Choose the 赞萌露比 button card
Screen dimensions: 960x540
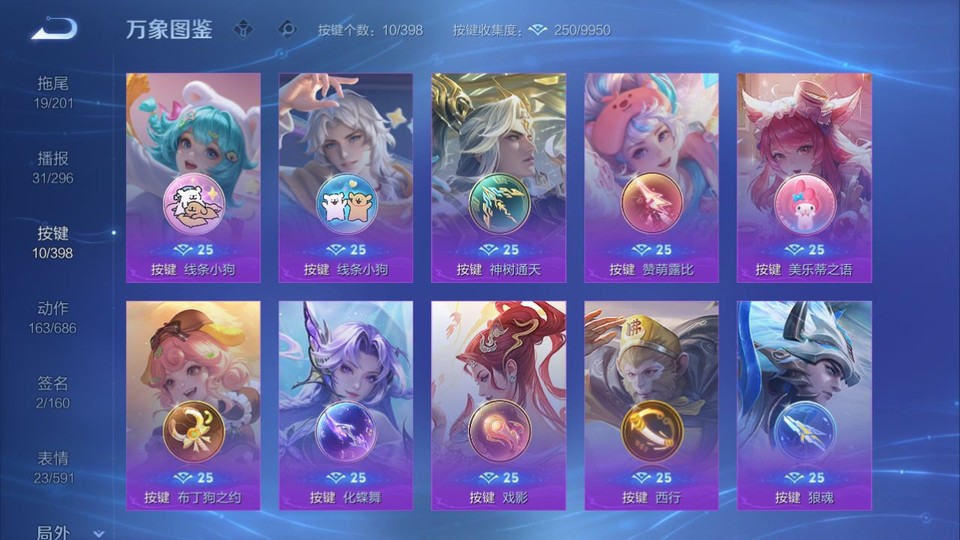[x=652, y=177]
